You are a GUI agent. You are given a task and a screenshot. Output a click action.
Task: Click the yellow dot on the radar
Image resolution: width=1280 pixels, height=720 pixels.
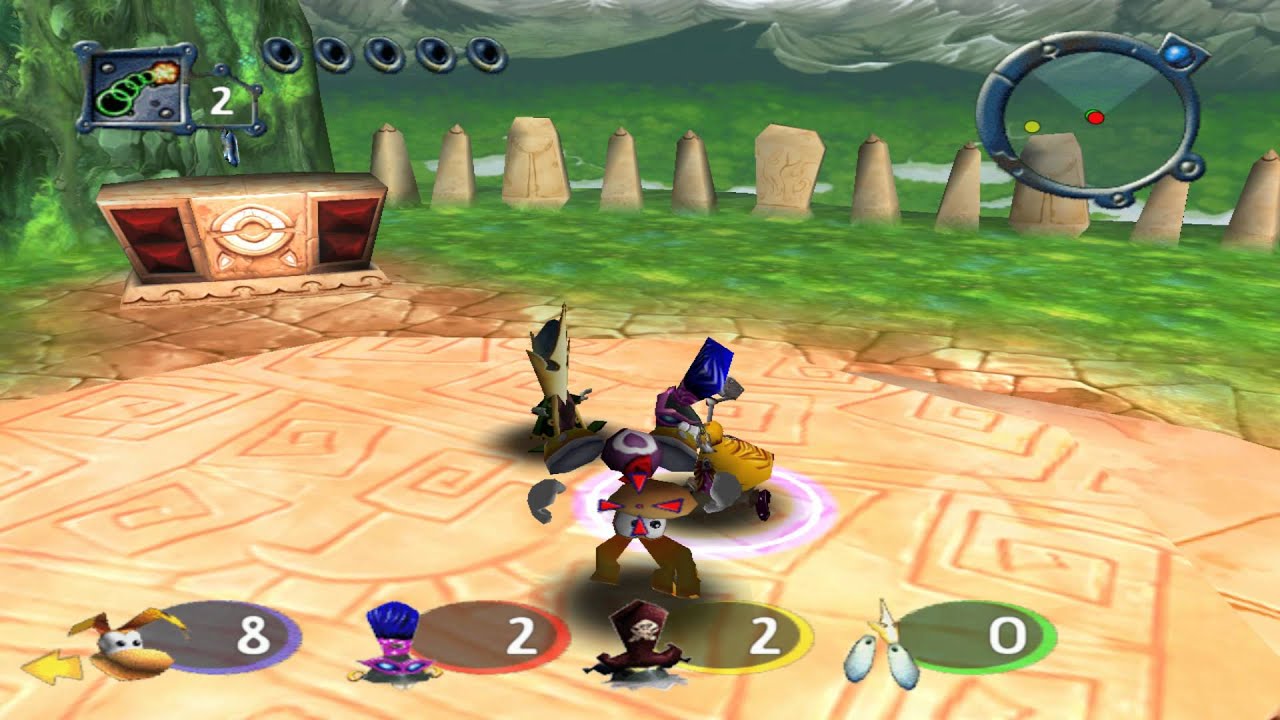(x=1032, y=127)
